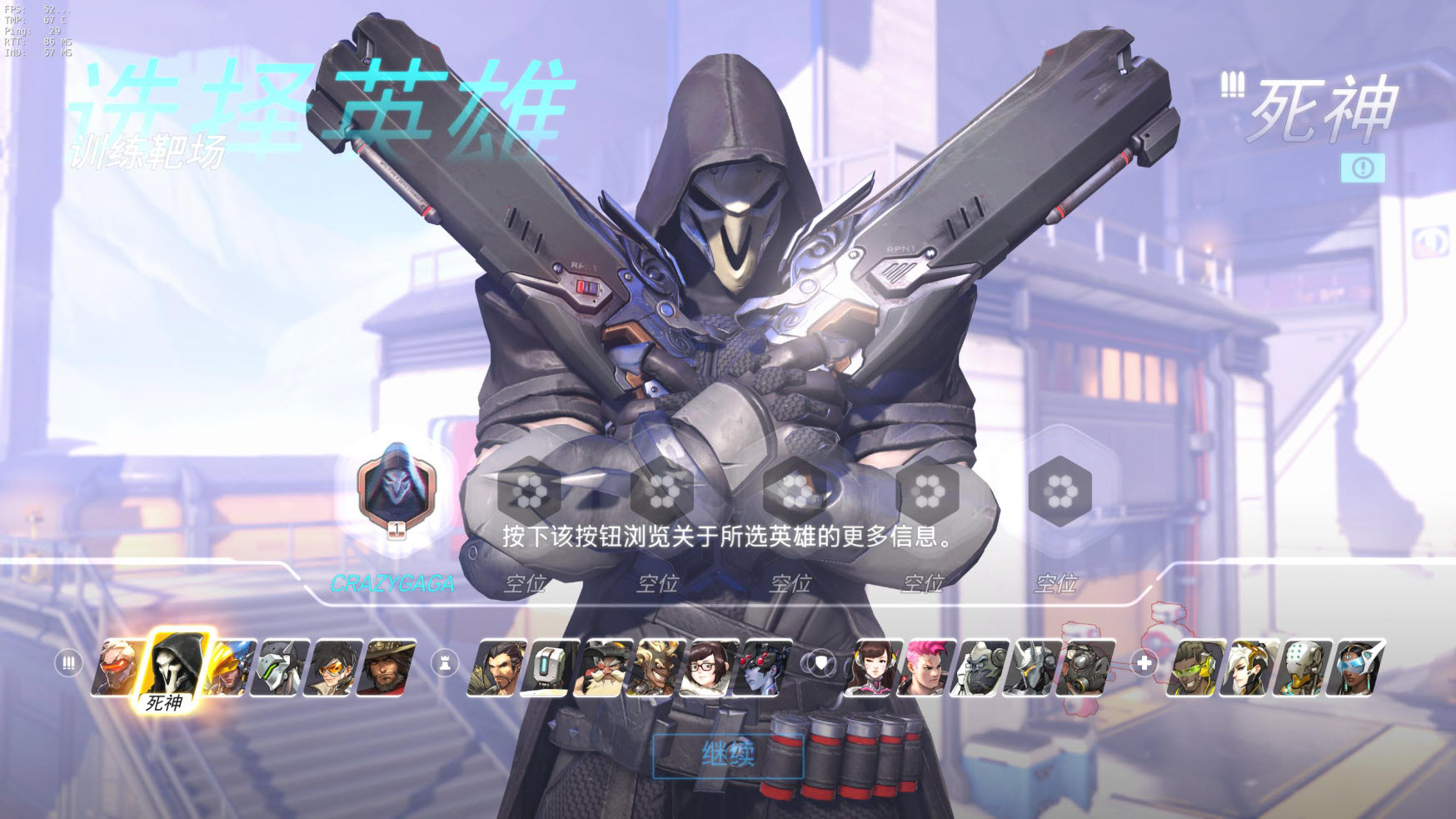Choose Symmetra at the far right
1456x819 pixels.
[x=1354, y=667]
